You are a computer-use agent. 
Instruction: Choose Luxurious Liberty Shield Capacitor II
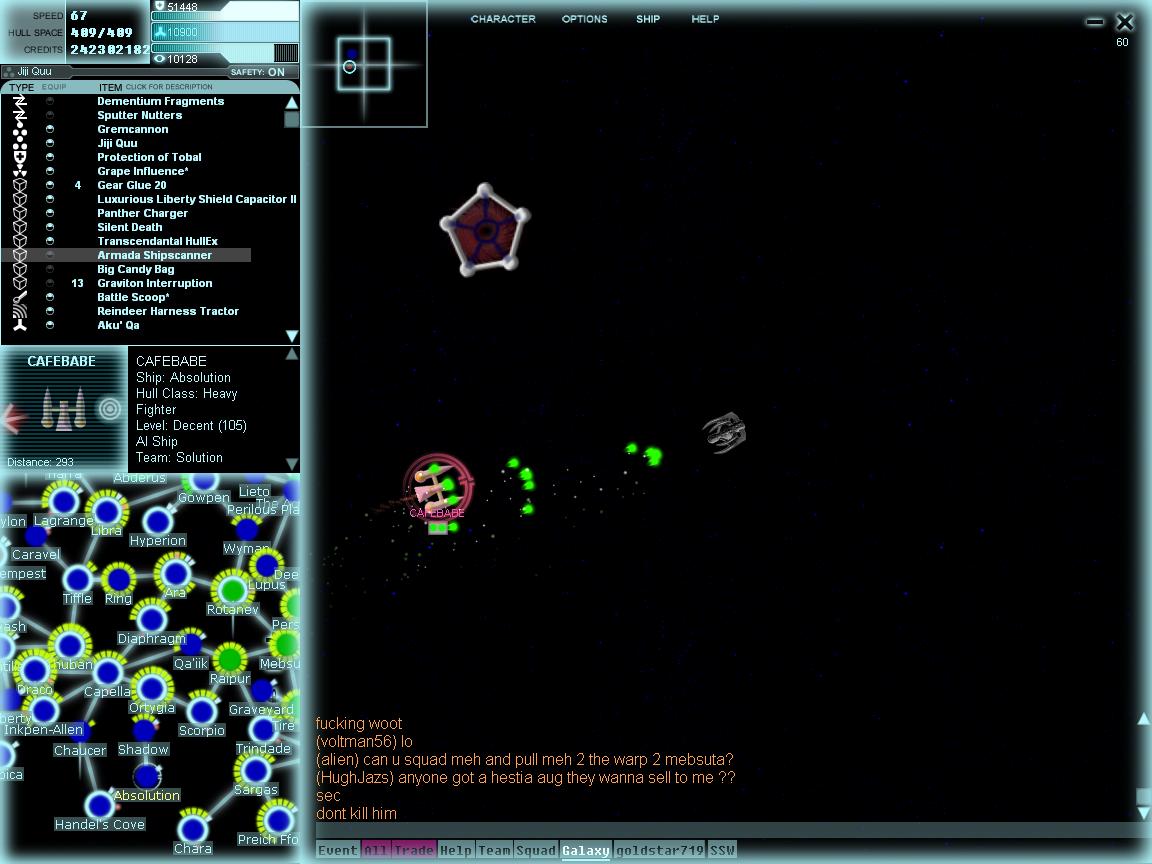point(196,199)
